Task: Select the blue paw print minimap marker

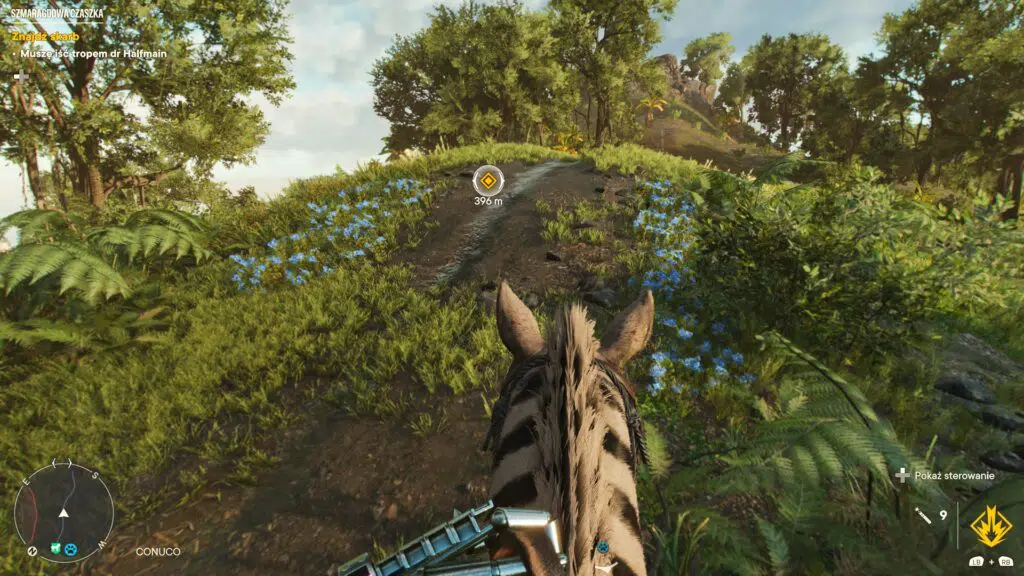Action: point(71,549)
